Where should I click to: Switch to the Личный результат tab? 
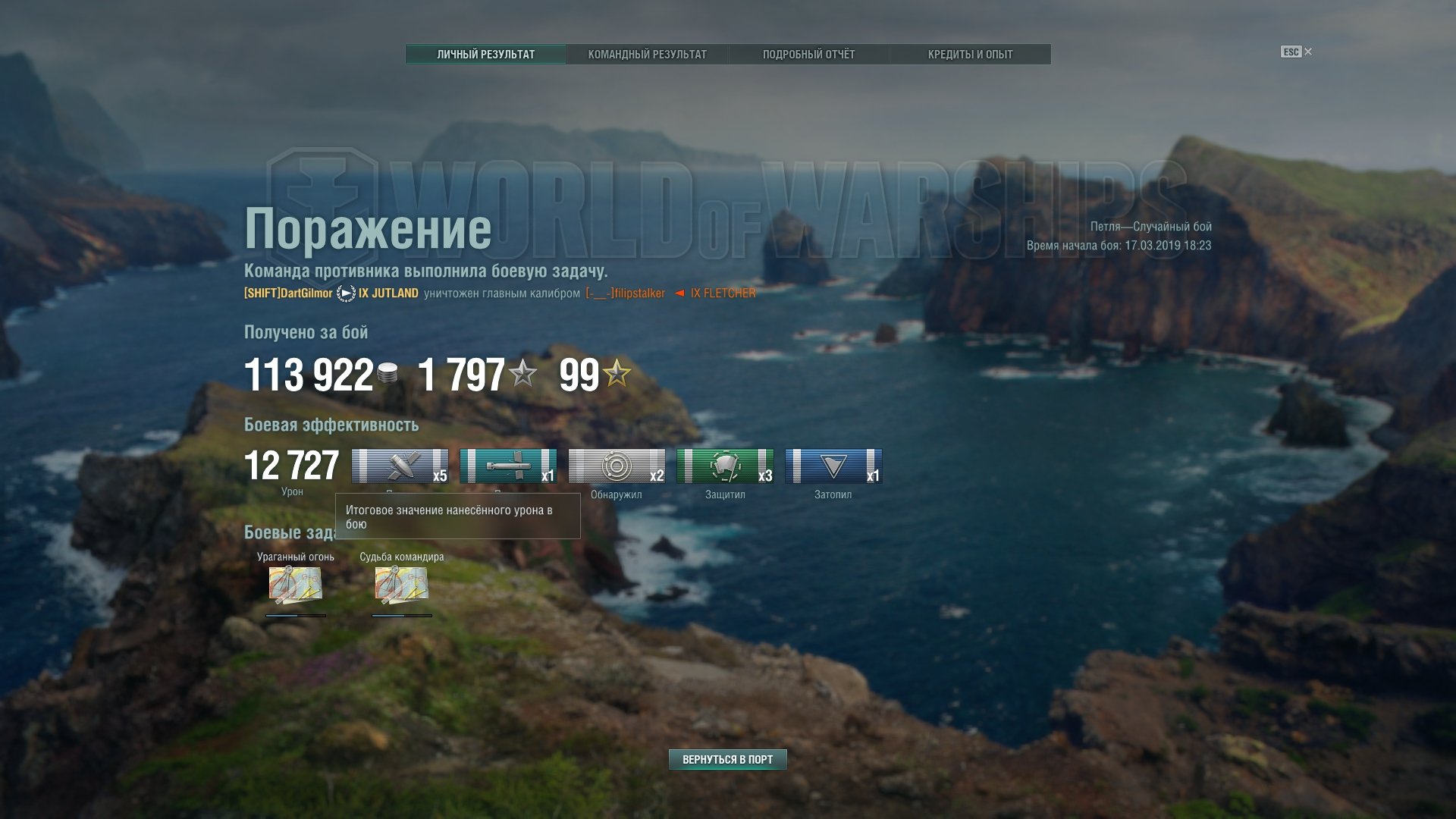485,55
